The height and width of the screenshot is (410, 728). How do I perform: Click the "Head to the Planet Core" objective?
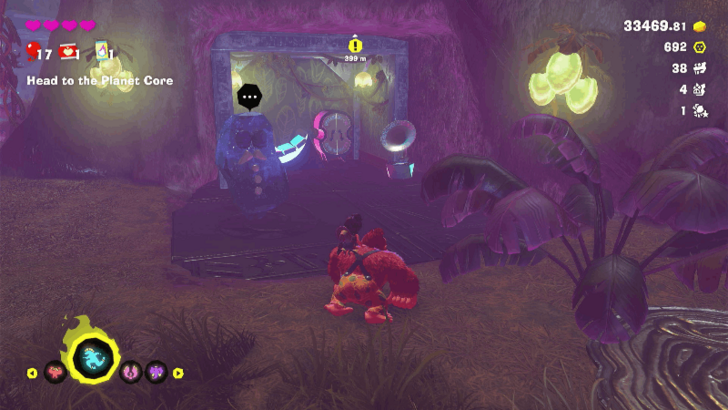(99, 80)
